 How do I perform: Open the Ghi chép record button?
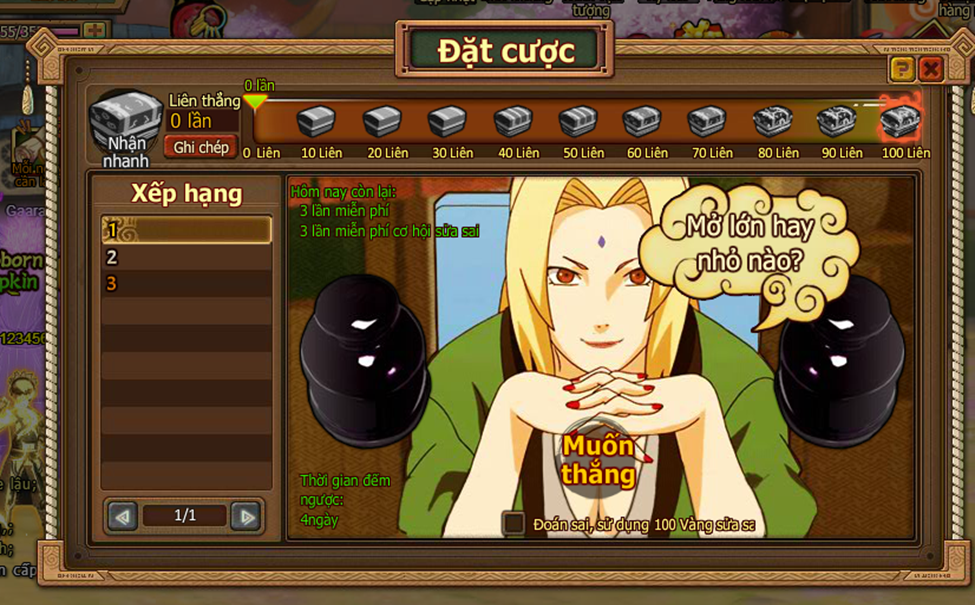tap(201, 147)
